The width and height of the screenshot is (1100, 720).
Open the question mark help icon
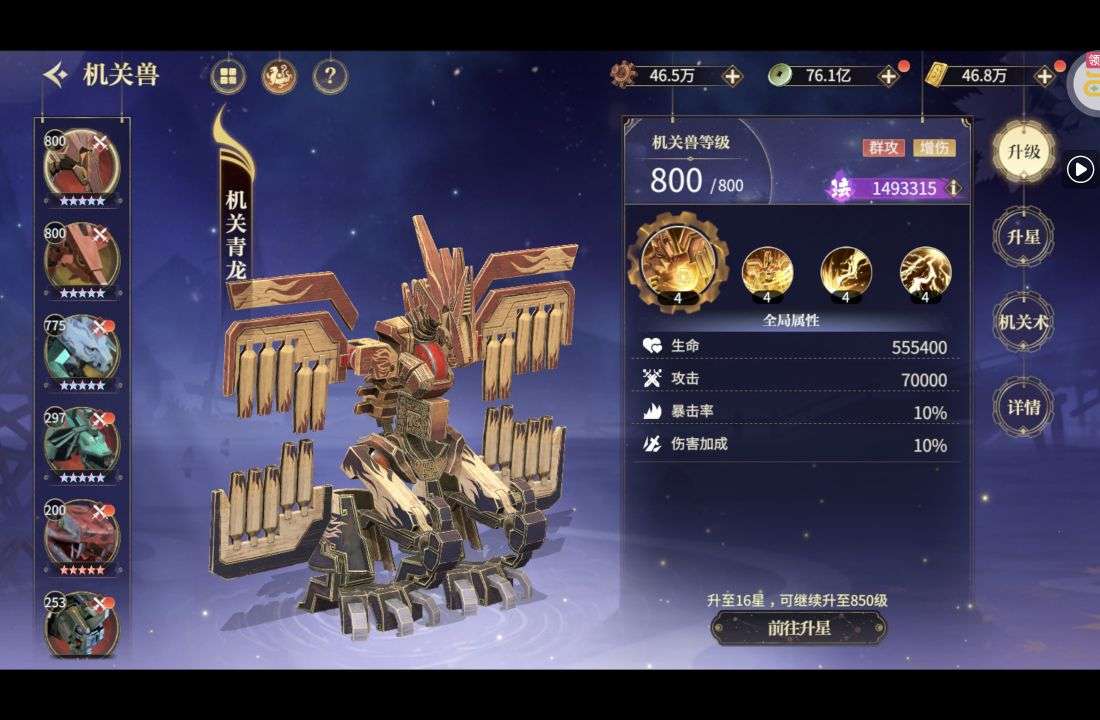[330, 76]
